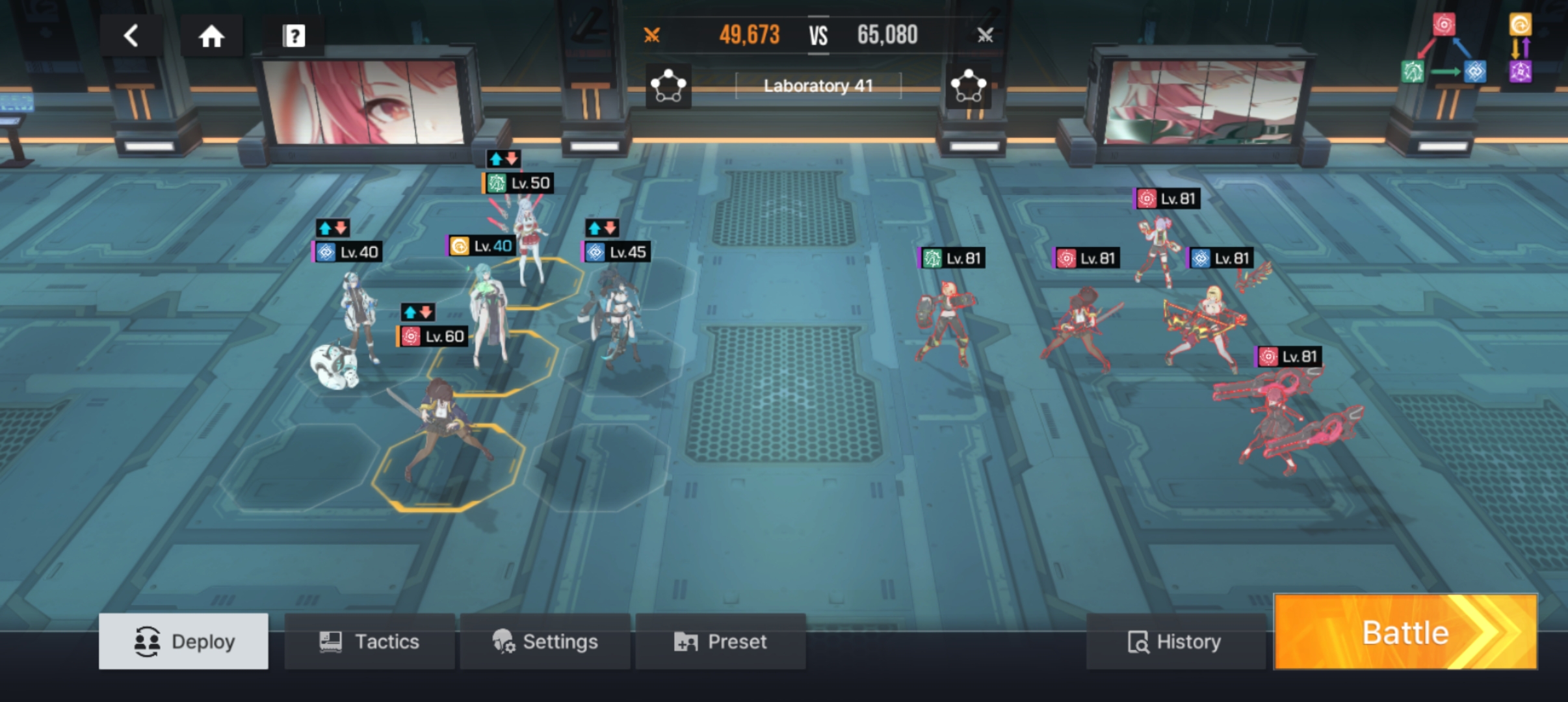Open the left team formation icon
This screenshot has height=702, width=1568.
[668, 86]
